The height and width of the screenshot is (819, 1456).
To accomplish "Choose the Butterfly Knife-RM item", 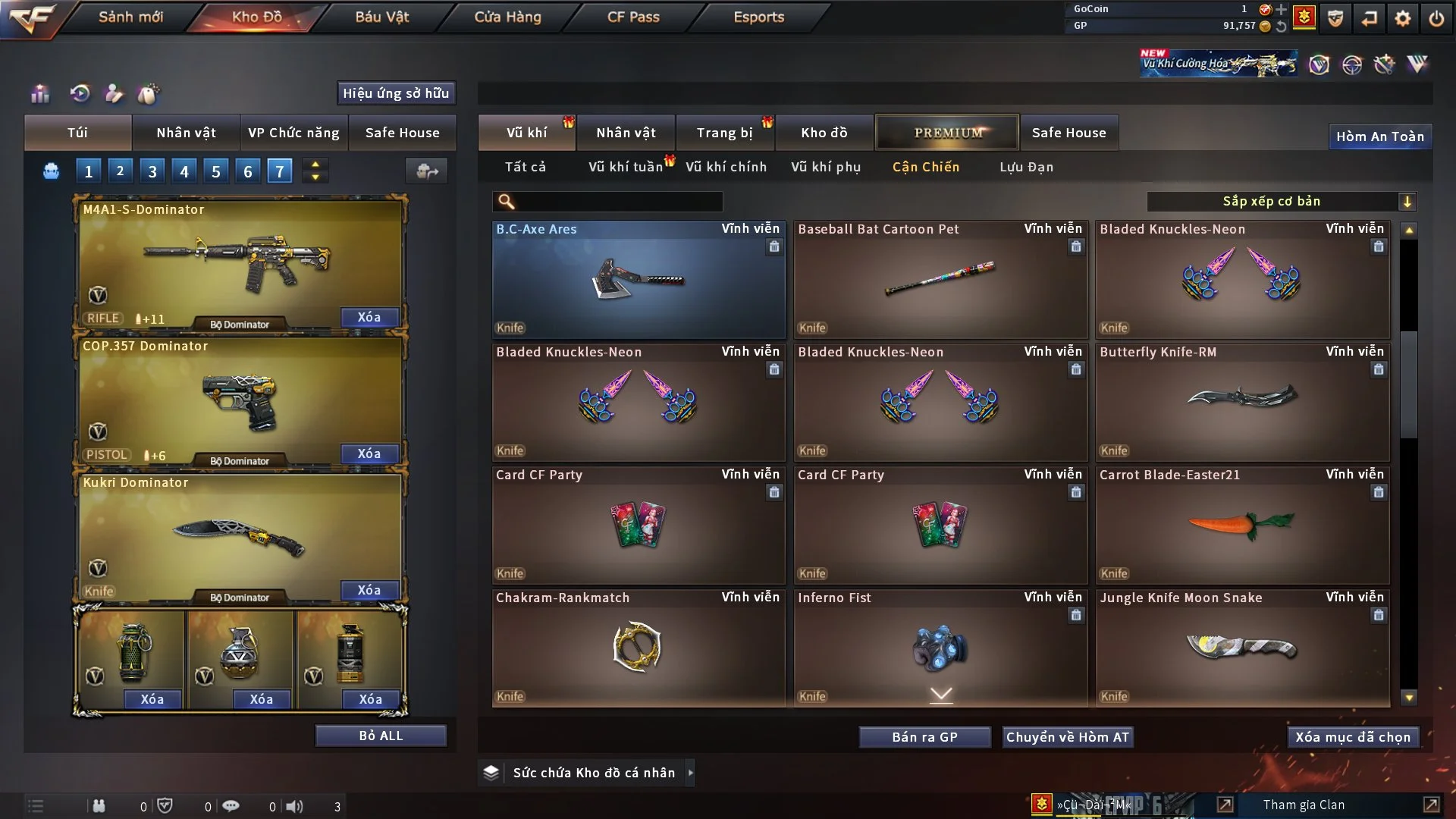I will [1242, 402].
